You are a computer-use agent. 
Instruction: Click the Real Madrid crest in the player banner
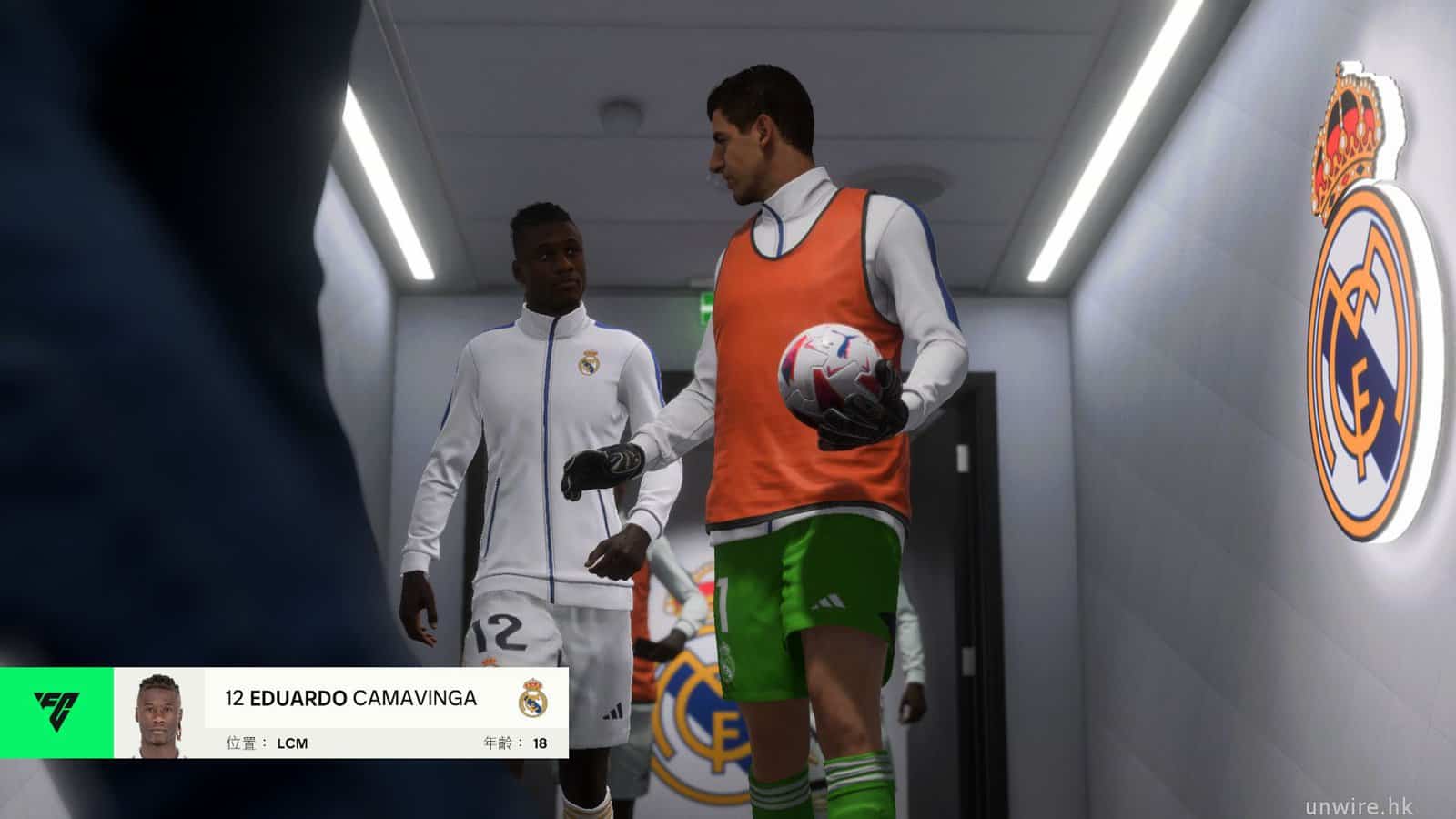pyautogui.click(x=533, y=699)
